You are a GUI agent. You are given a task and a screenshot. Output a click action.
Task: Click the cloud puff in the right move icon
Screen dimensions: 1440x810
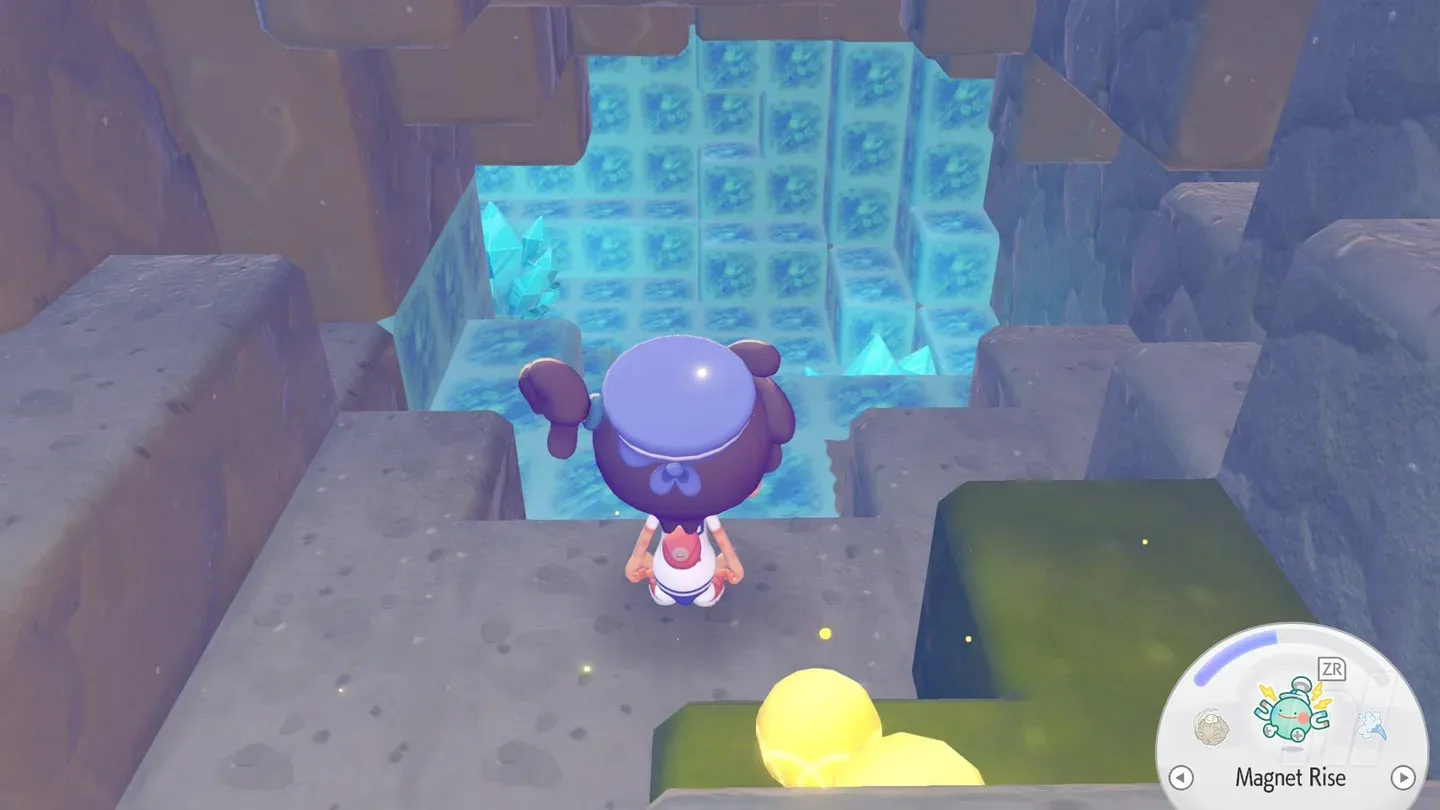[1370, 718]
